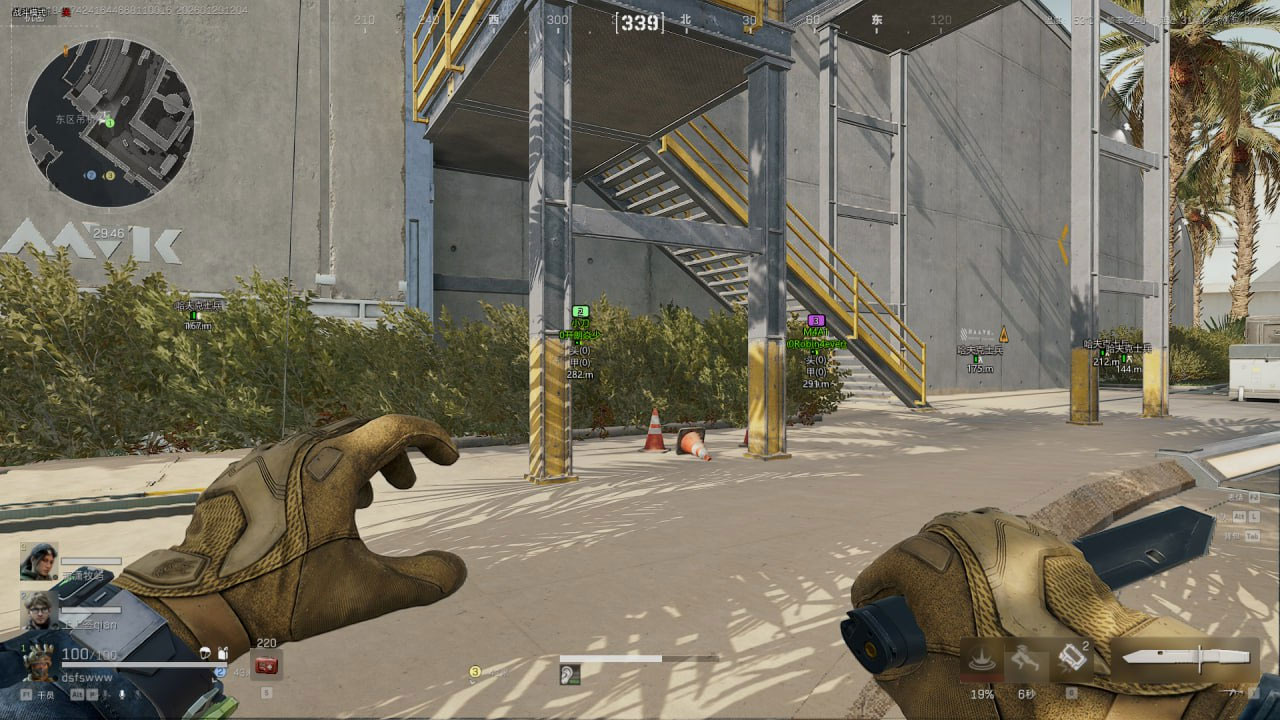Image resolution: width=1280 pixels, height=720 pixels.
Task: Use the red medkit item
Action: 266,664
